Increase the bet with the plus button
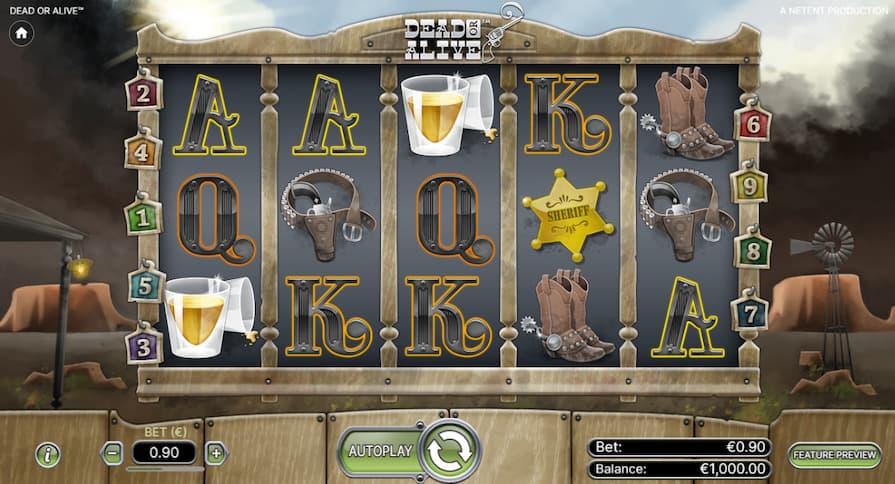This screenshot has height=484, width=895. tap(216, 453)
